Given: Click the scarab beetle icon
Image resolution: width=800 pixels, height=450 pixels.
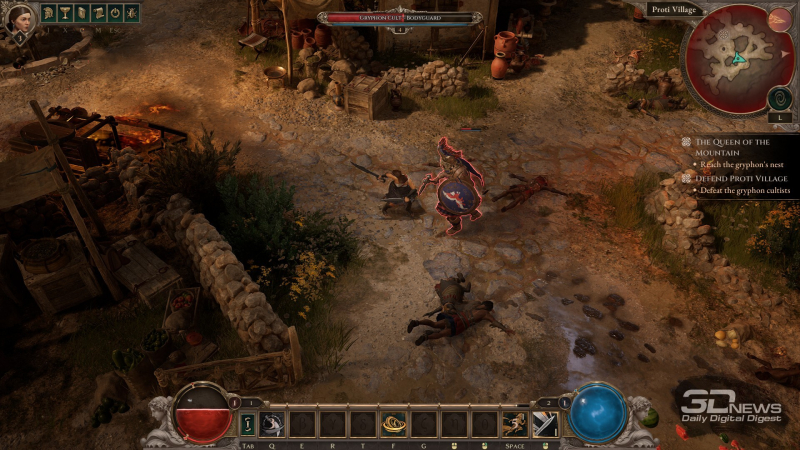Looking at the screenshot, I should pos(131,14).
